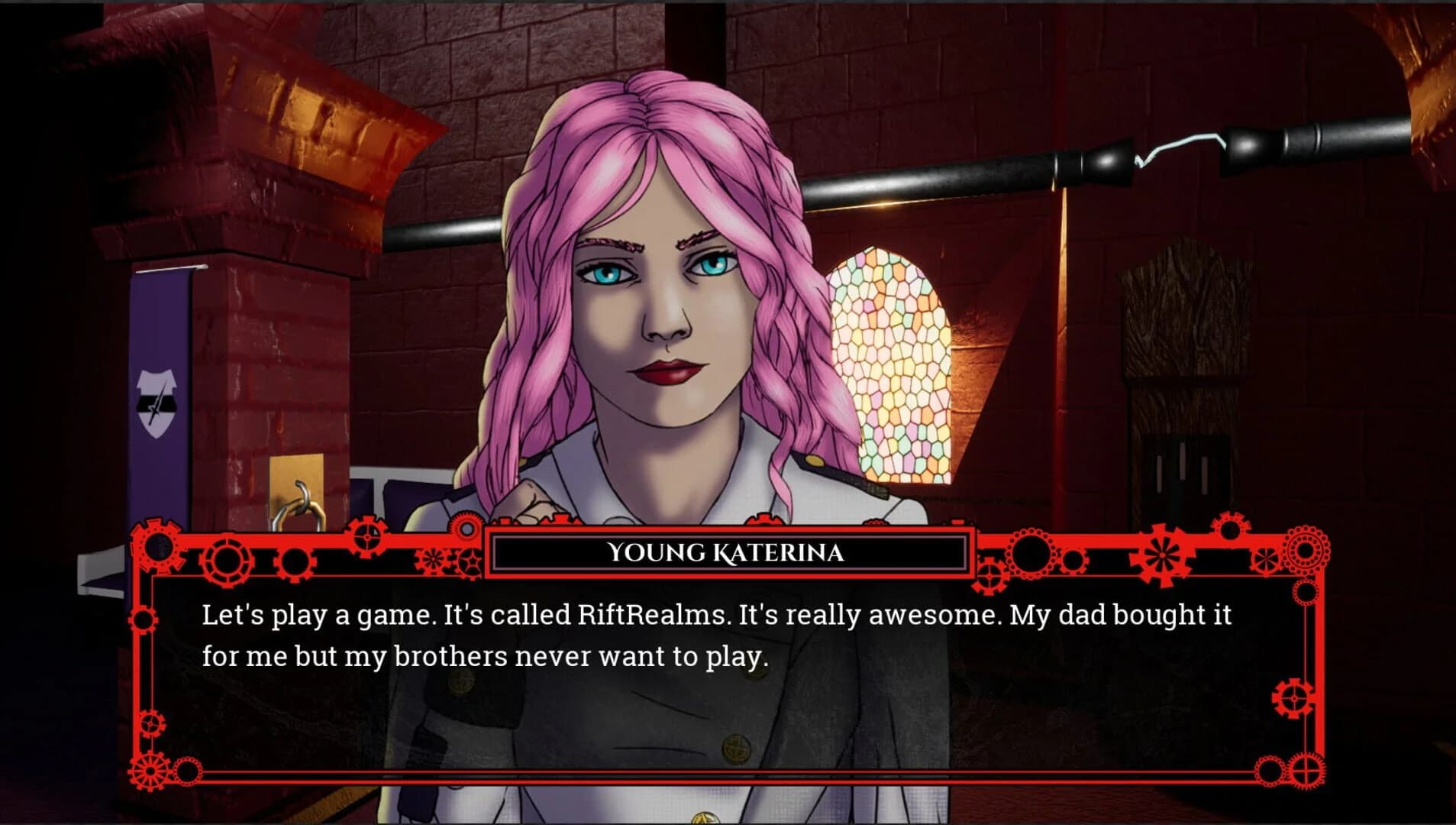Click the crosshair gear atop the dialogue frame

(x=368, y=536)
